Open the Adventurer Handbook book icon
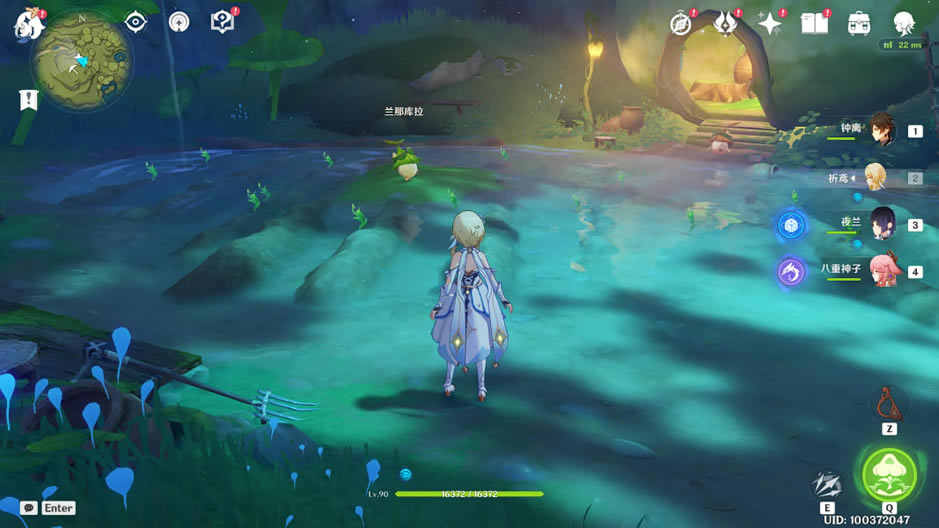Viewport: 939px width, 528px height. 814,24
